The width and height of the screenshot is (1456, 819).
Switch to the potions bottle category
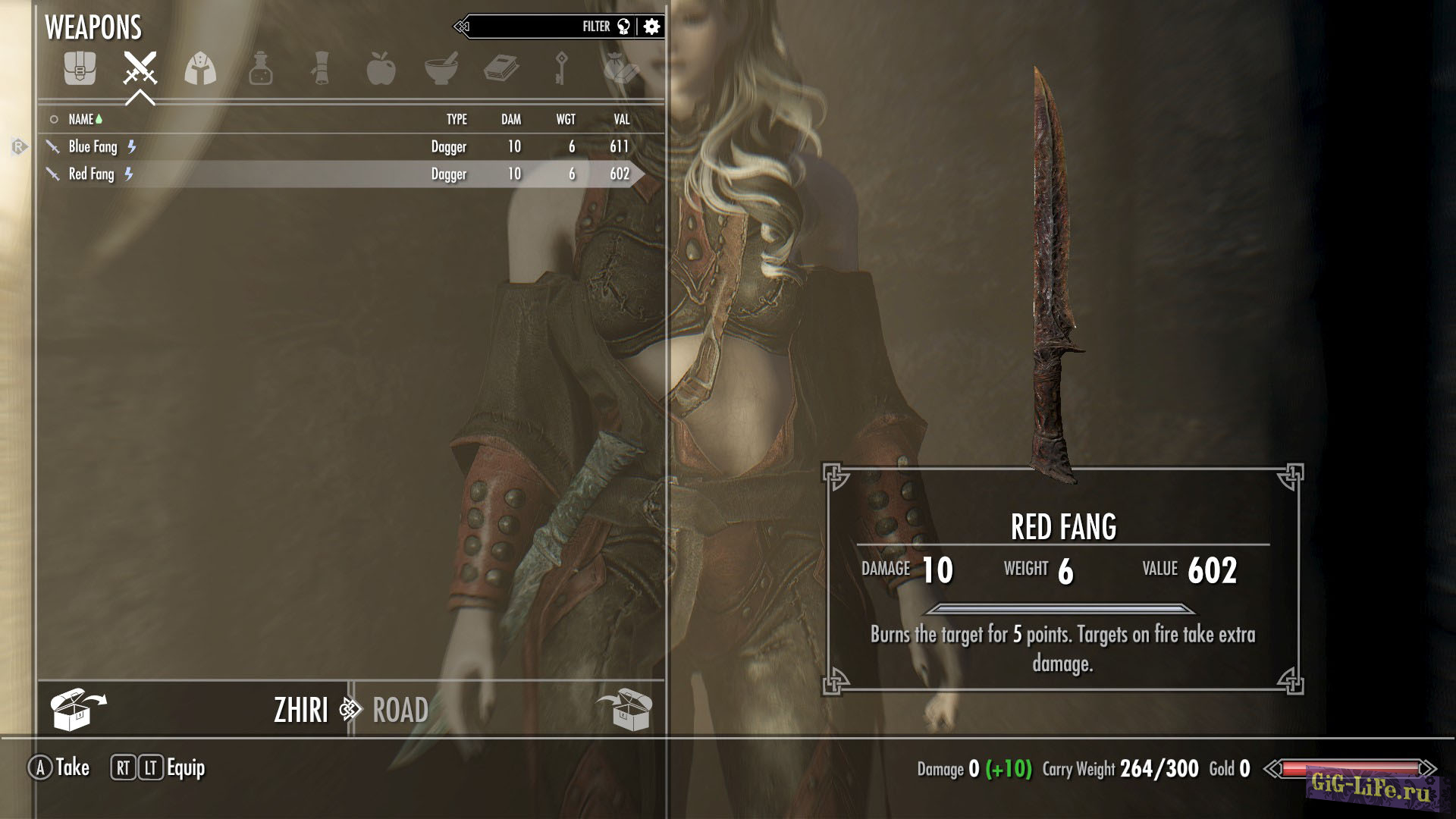pyautogui.click(x=260, y=68)
